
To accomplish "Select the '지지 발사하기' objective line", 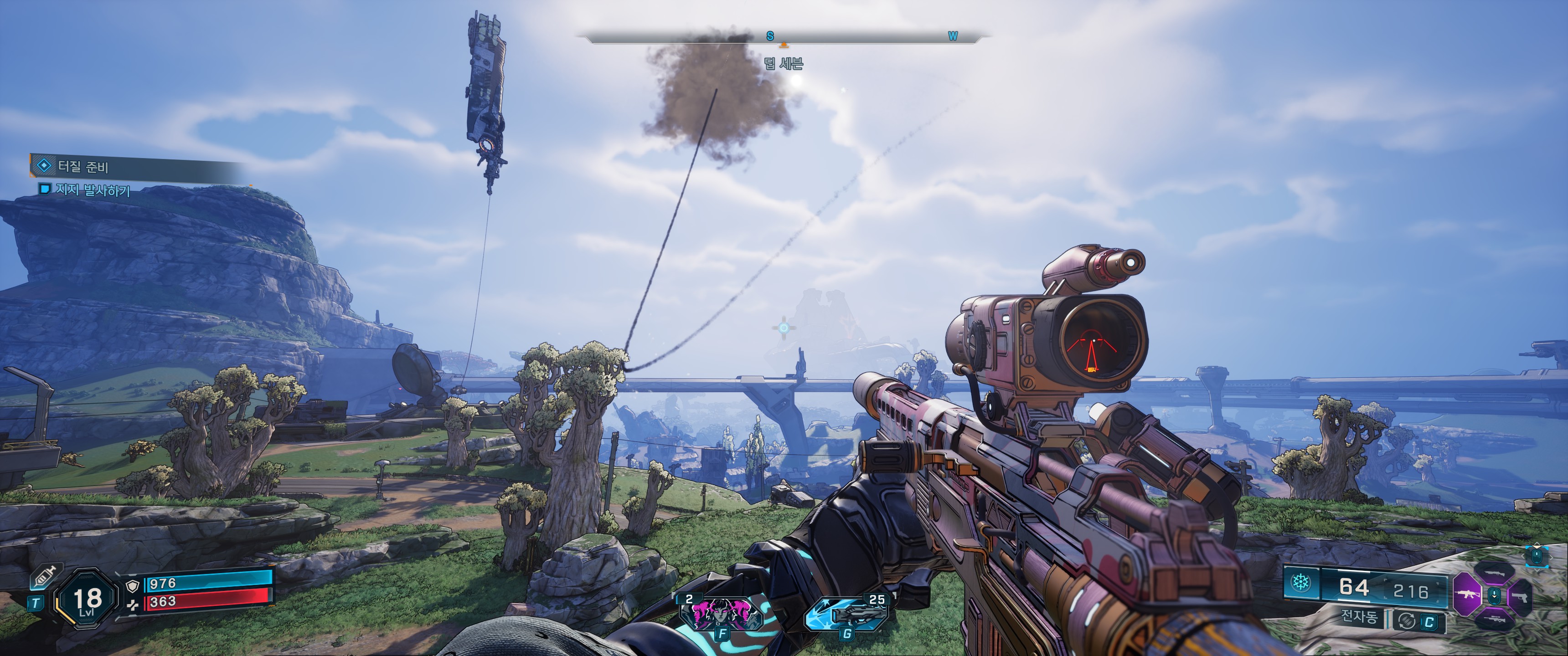I will pos(93,190).
